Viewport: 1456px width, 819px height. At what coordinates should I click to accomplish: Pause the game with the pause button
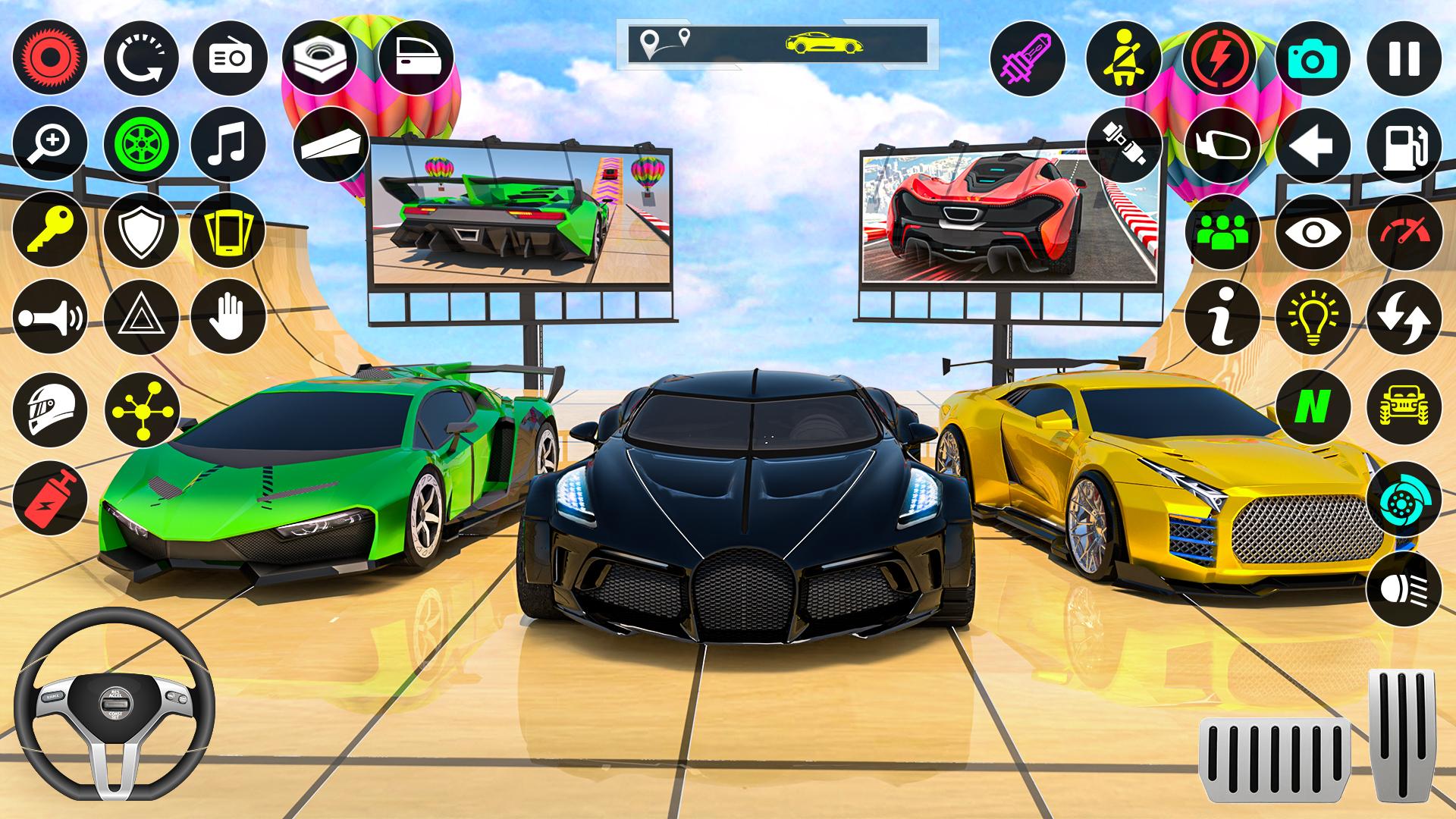click(x=1404, y=58)
